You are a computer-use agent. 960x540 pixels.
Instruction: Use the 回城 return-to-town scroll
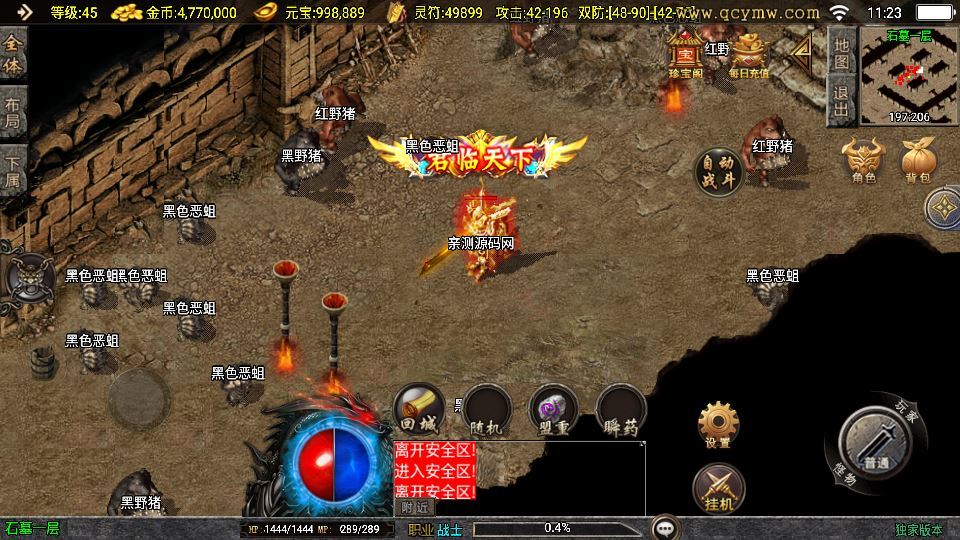click(419, 409)
